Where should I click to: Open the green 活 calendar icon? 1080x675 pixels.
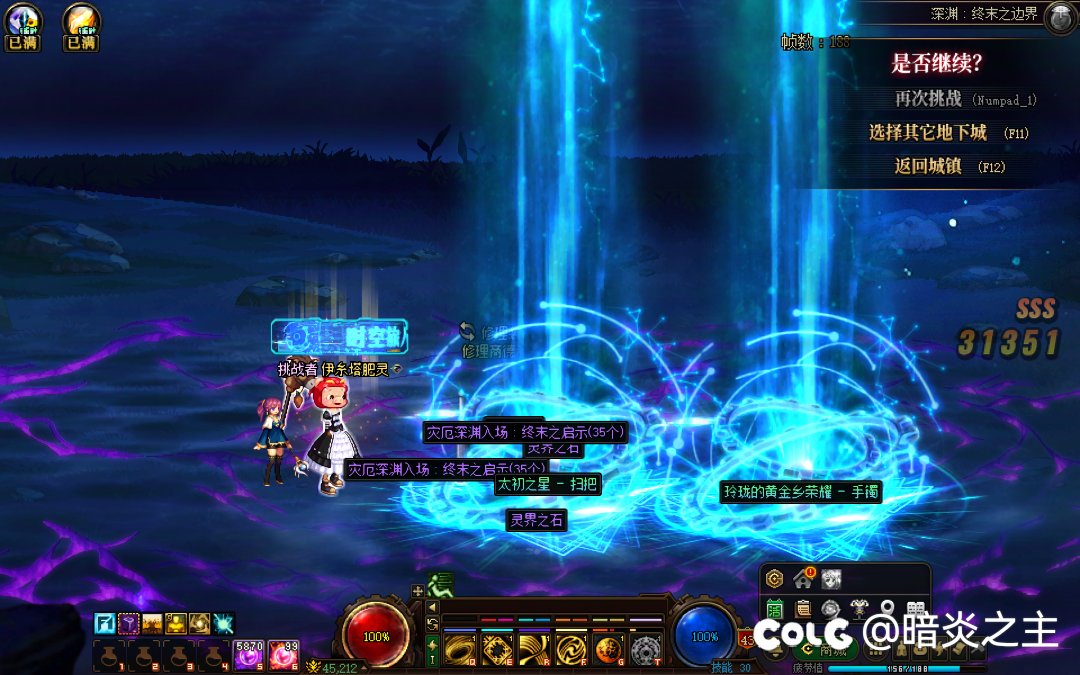(x=774, y=608)
